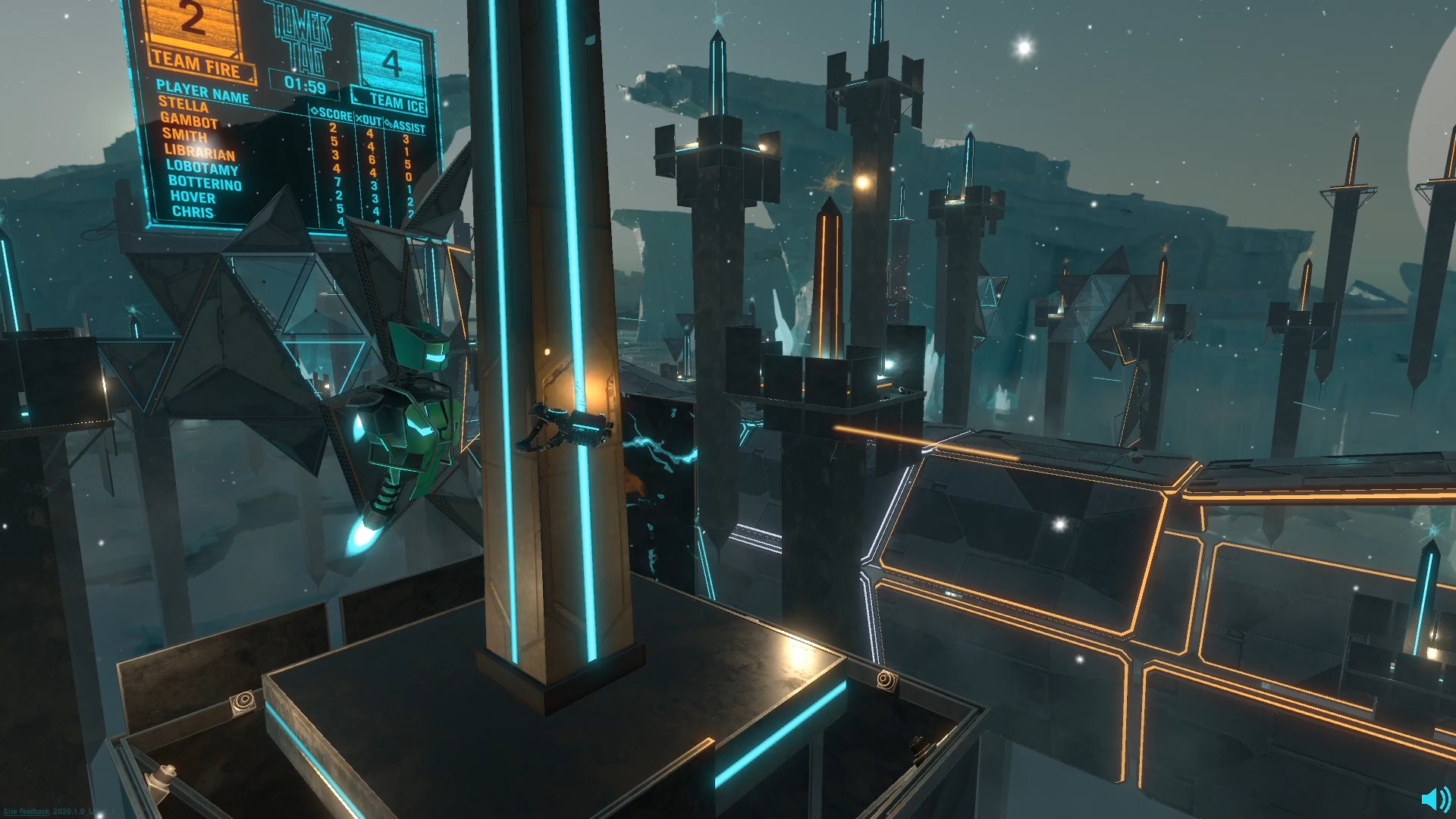The image size is (1456, 819).
Task: Click the 01:59 match timer display
Action: 303,86
